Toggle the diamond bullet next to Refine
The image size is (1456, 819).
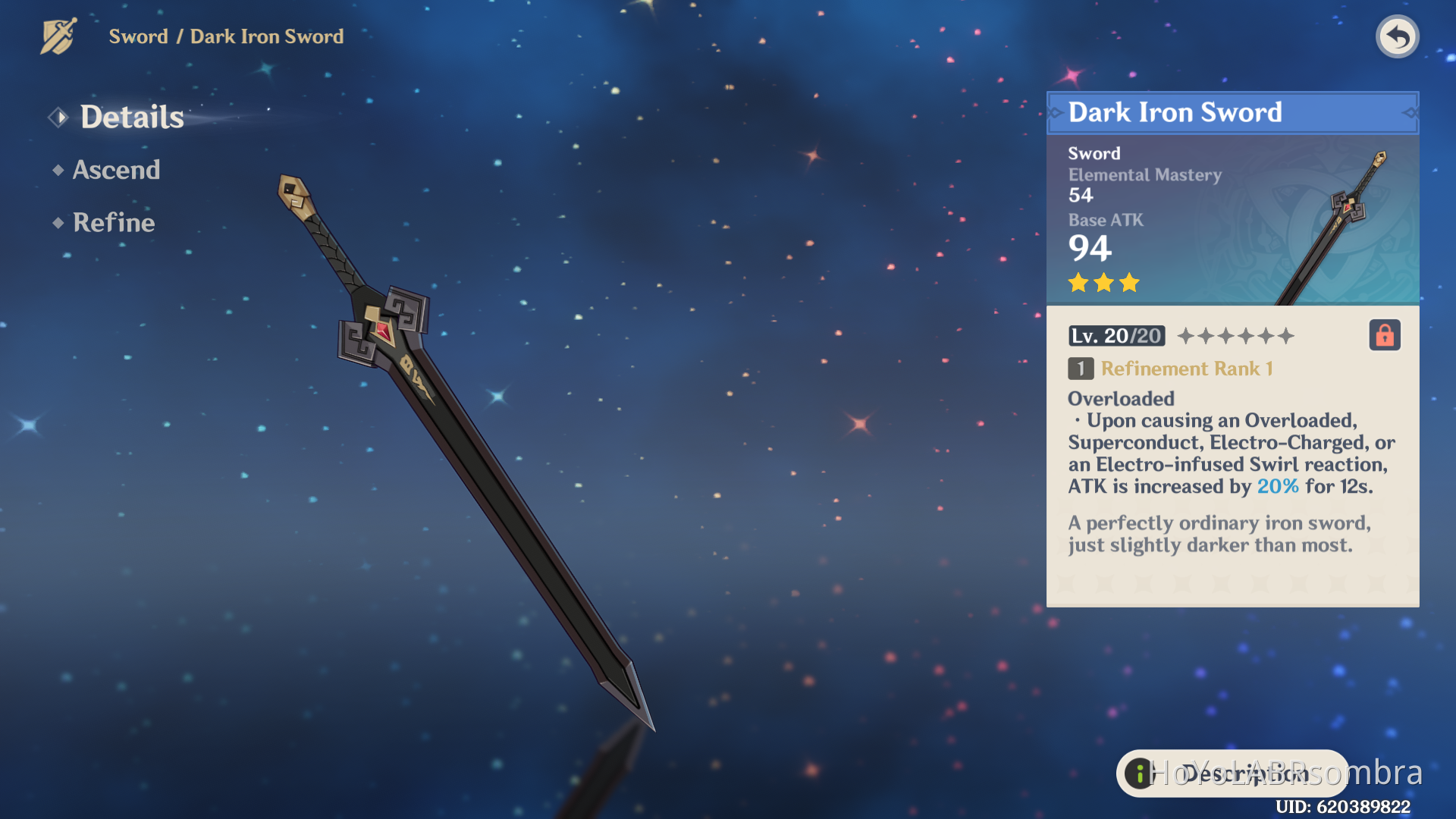click(x=58, y=224)
